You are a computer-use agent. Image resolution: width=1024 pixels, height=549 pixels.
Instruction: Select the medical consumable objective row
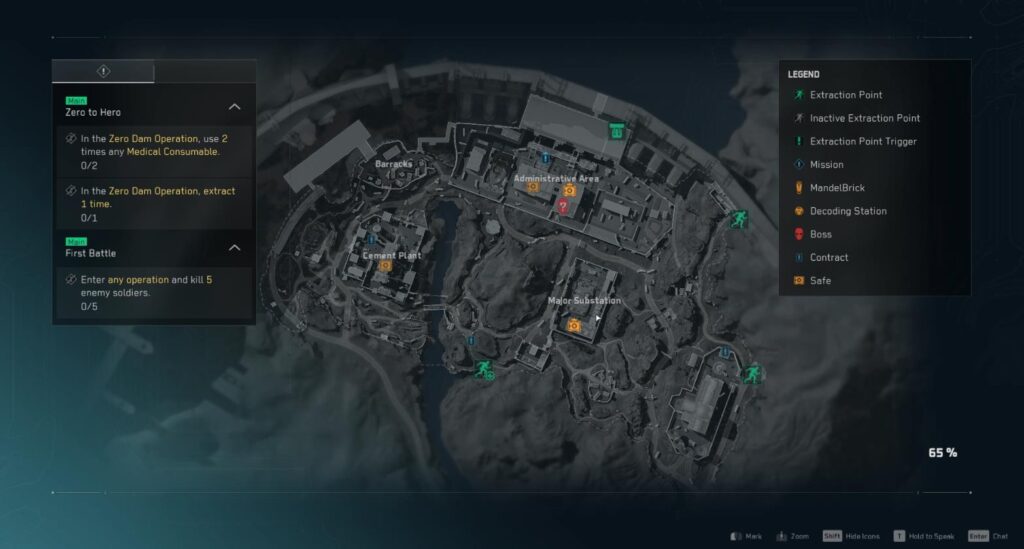tap(153, 151)
